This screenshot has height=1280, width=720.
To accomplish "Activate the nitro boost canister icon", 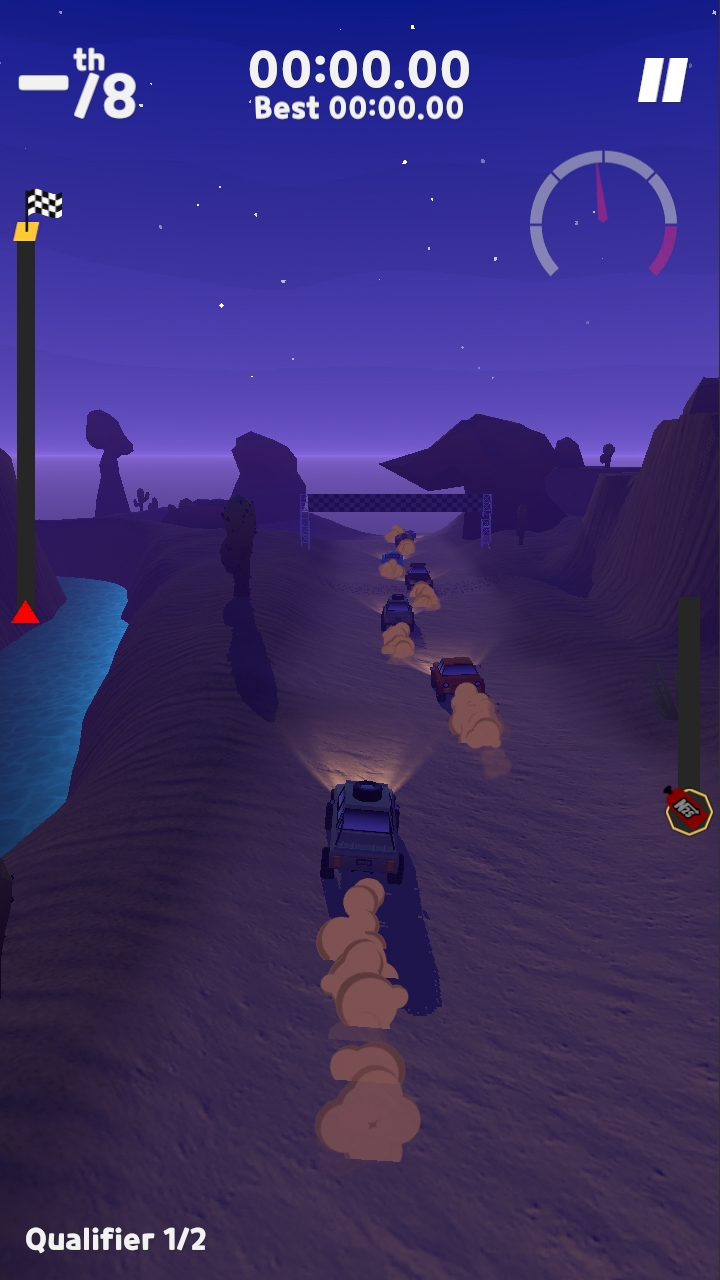I will click(688, 809).
